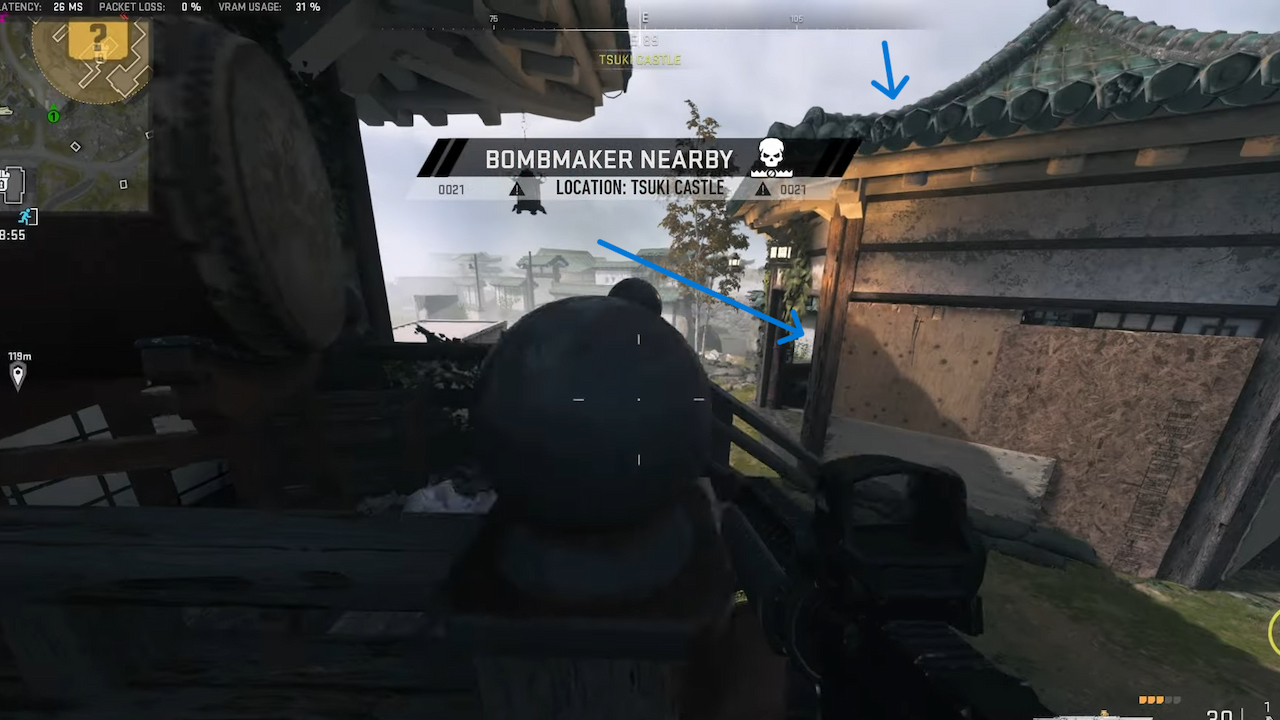The image size is (1280, 720).
Task: Select the Tsuki Castle location label
Action: point(640,60)
